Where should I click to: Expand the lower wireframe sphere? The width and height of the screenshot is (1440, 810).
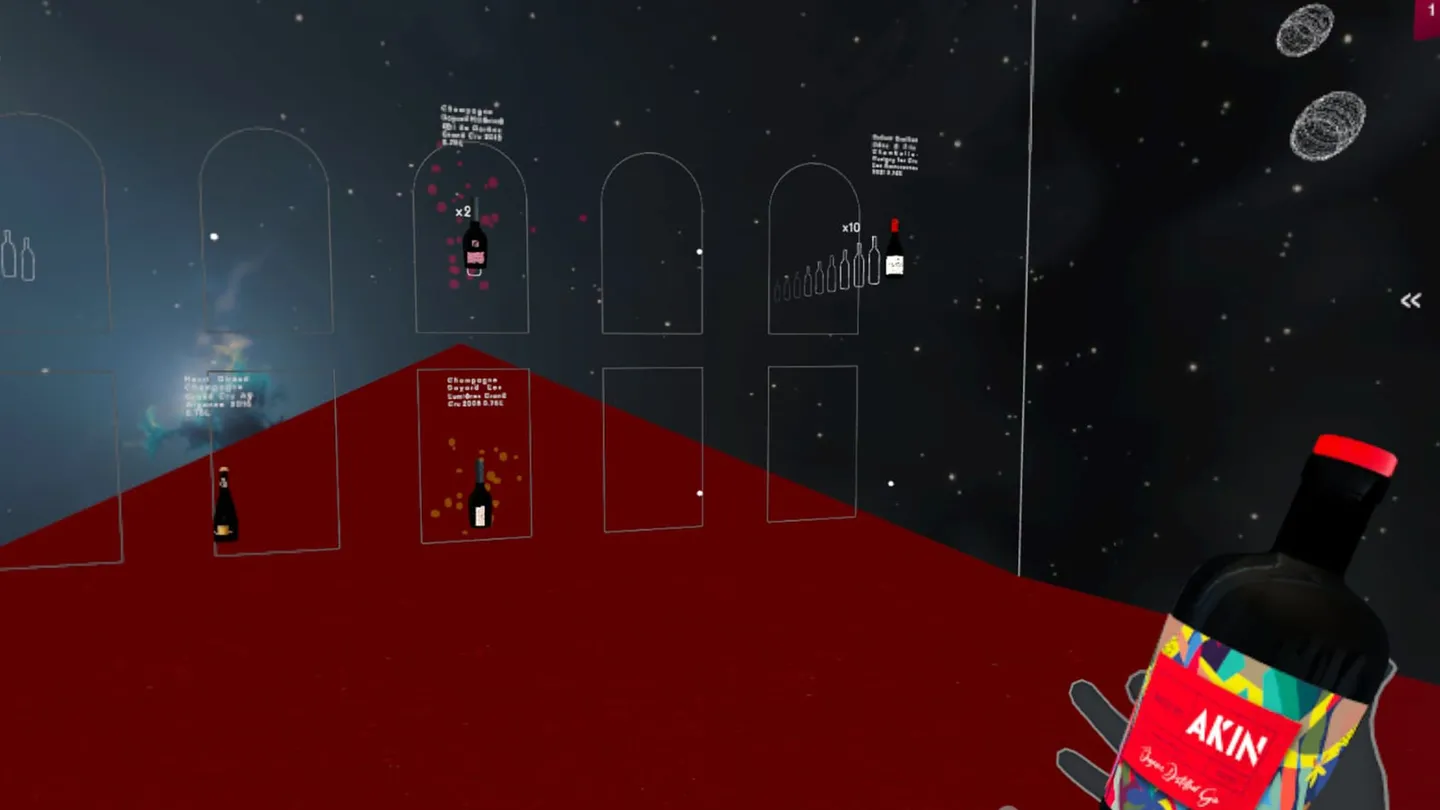[1327, 125]
